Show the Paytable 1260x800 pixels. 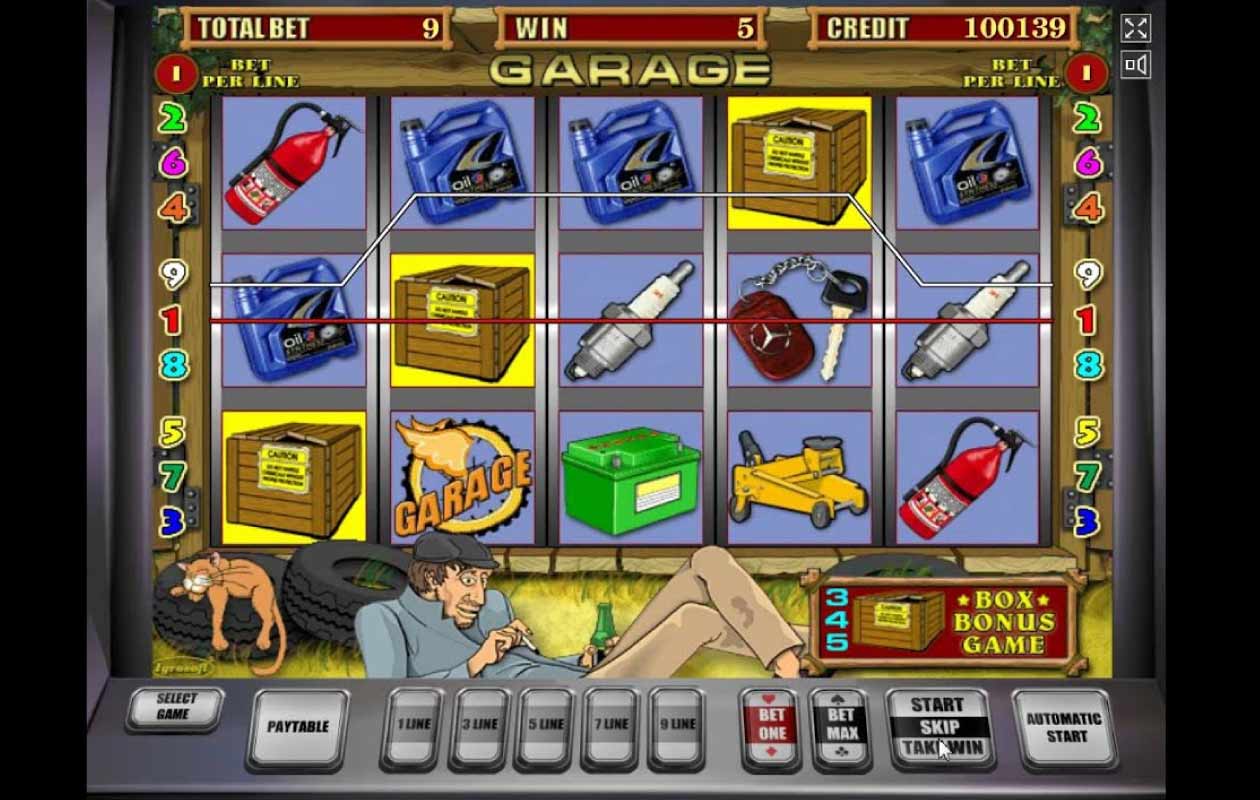point(297,727)
